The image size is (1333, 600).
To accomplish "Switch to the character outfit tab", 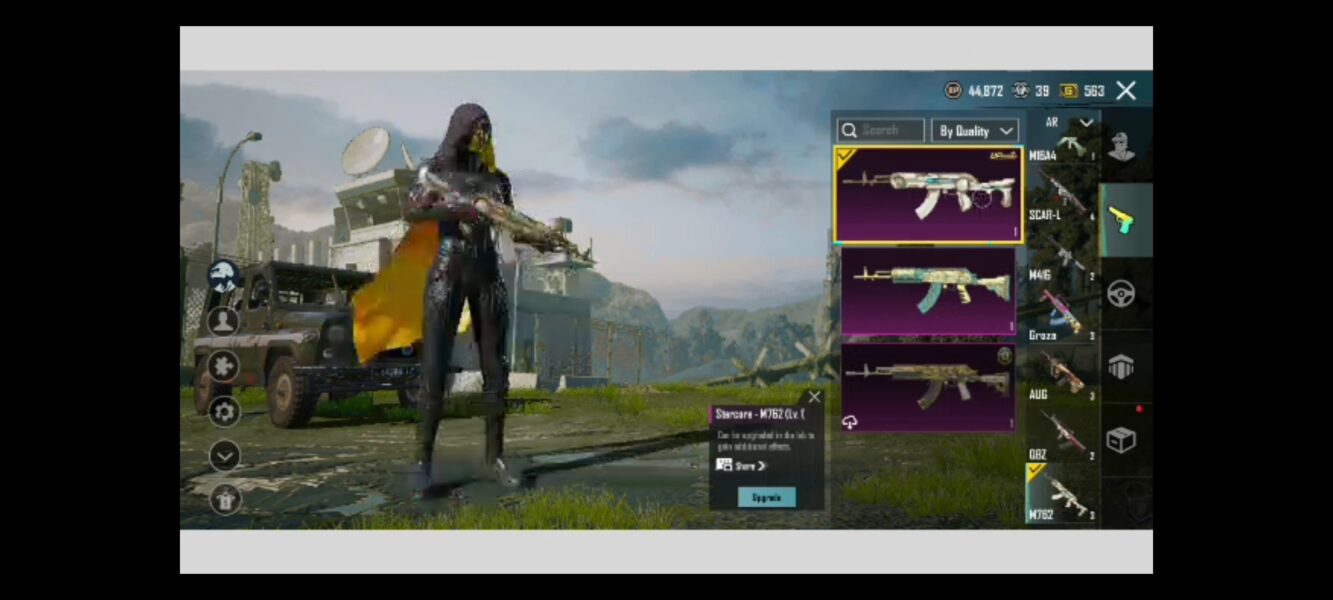I will (1122, 146).
